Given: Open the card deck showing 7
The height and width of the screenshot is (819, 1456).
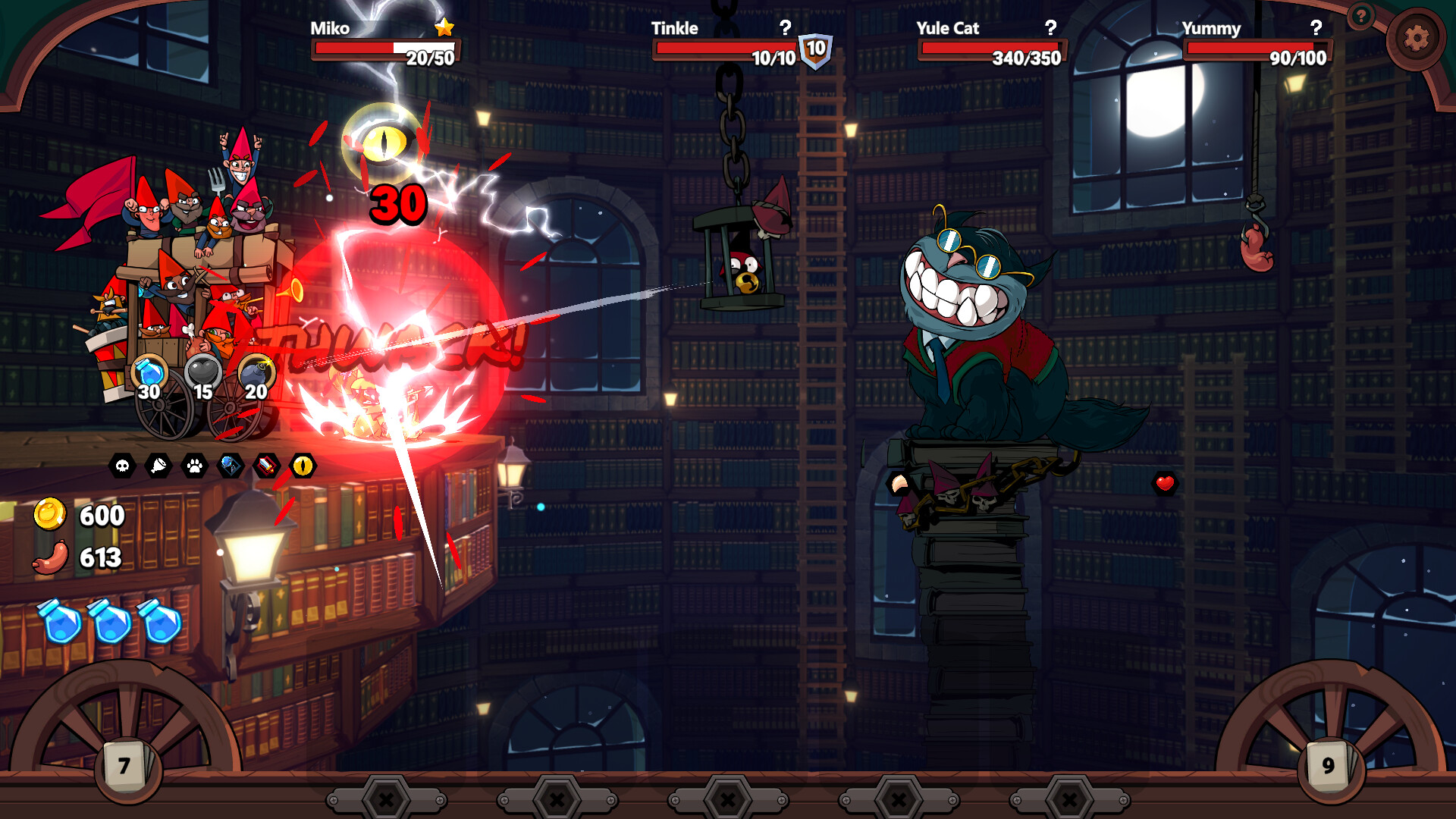Looking at the screenshot, I should 124,767.
